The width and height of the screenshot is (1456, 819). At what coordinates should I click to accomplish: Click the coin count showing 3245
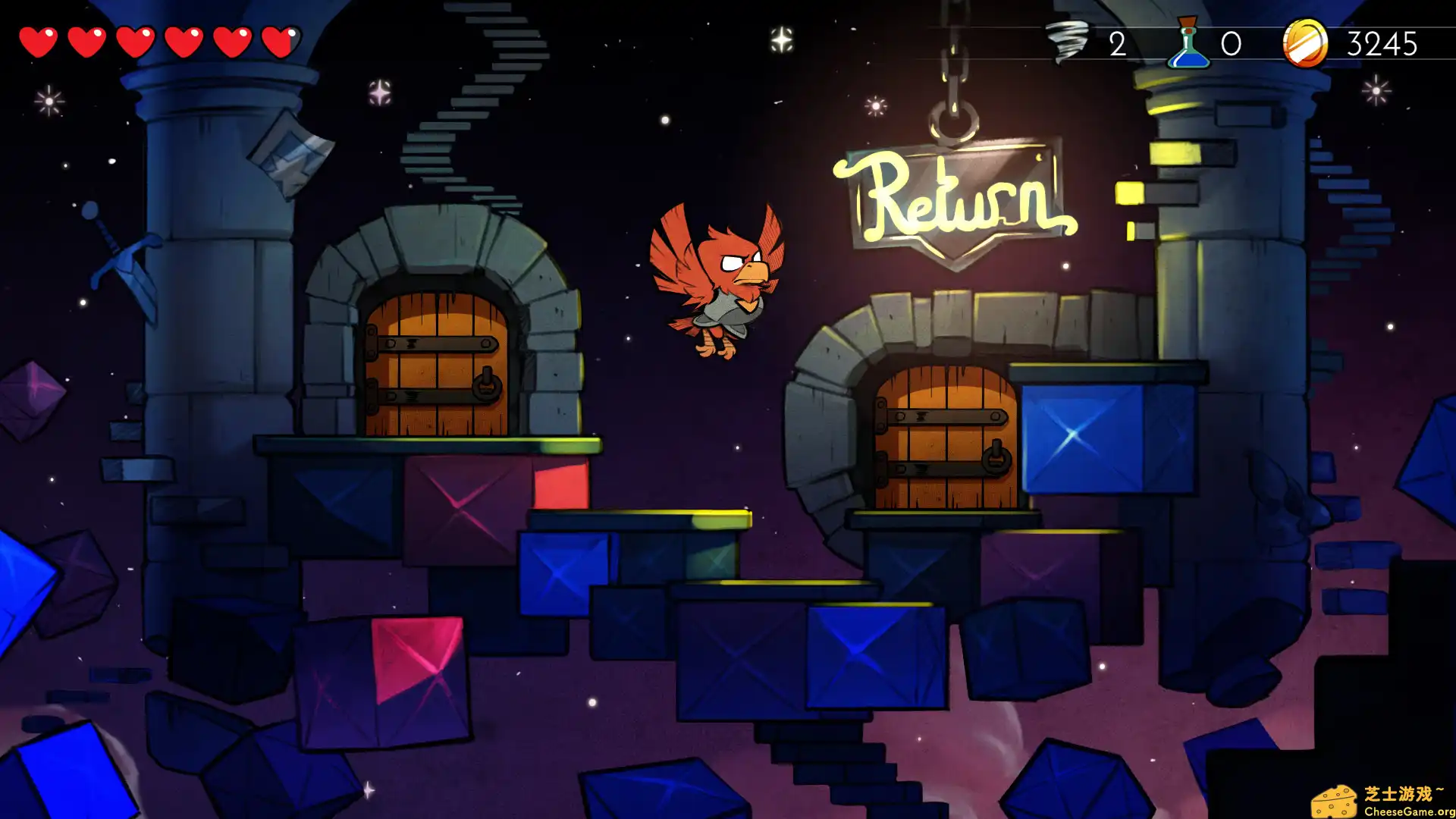pyautogui.click(x=1382, y=45)
